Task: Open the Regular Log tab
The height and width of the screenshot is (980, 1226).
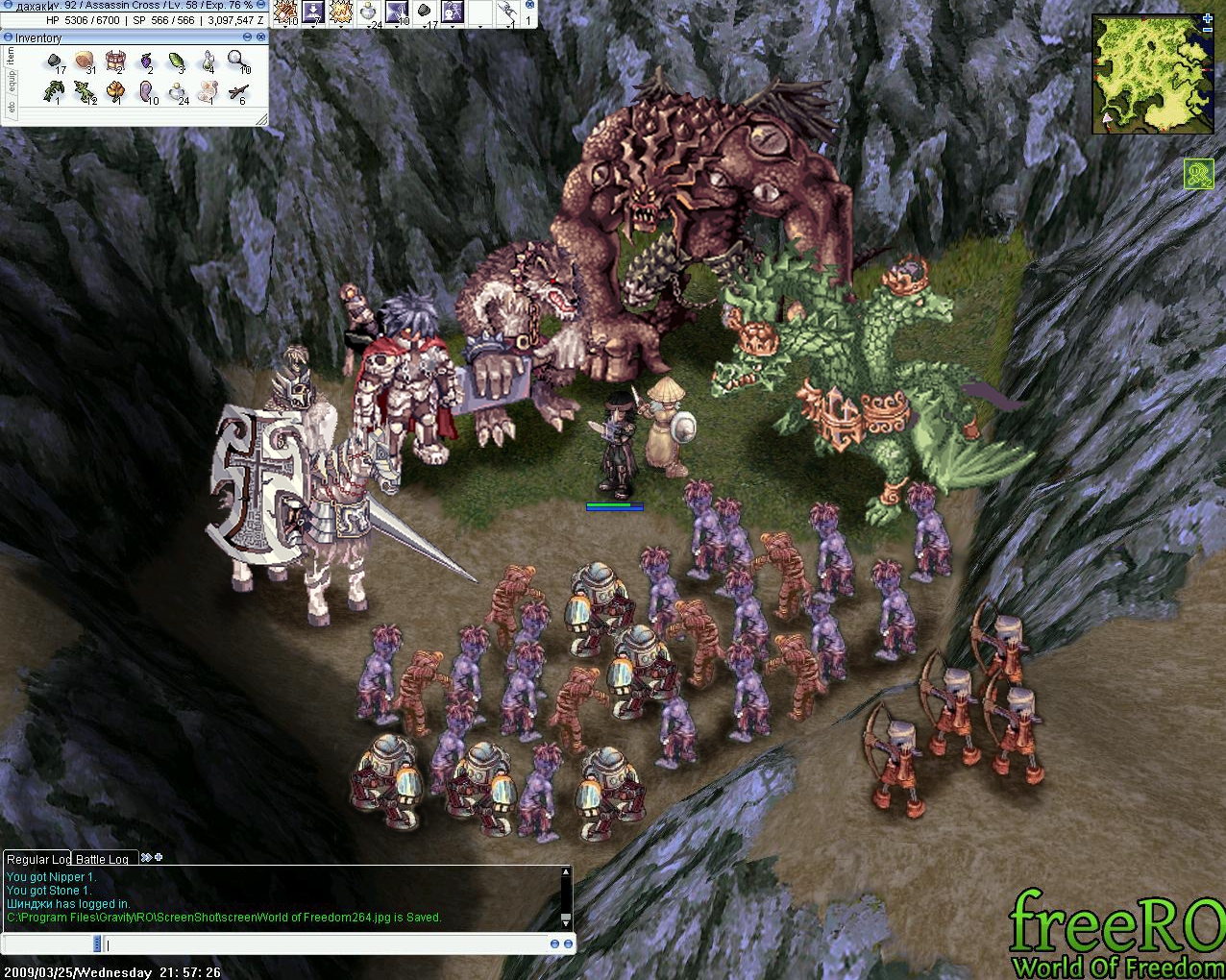Action: pyautogui.click(x=37, y=859)
